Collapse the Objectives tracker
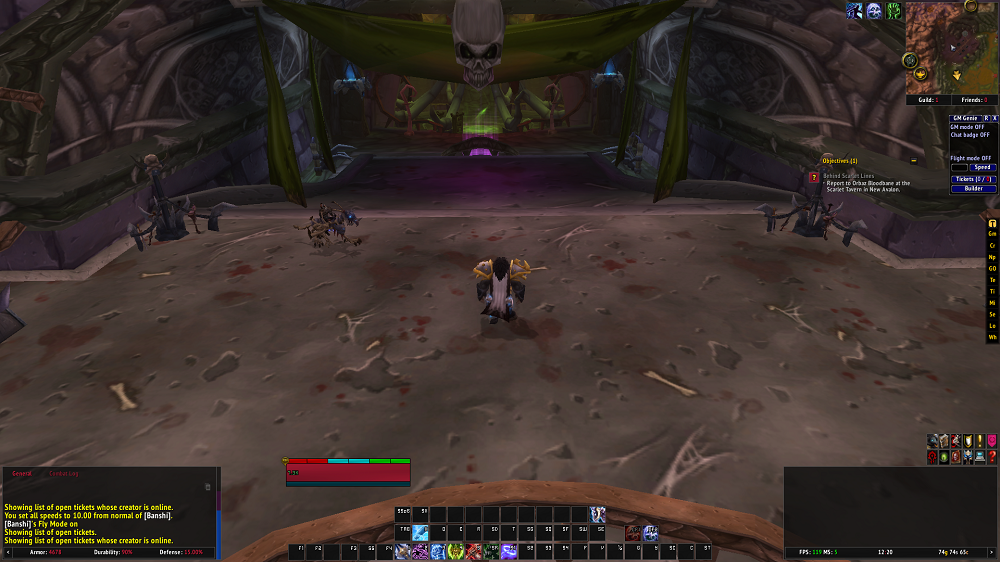Viewport: 1000px width, 562px height. click(x=913, y=160)
